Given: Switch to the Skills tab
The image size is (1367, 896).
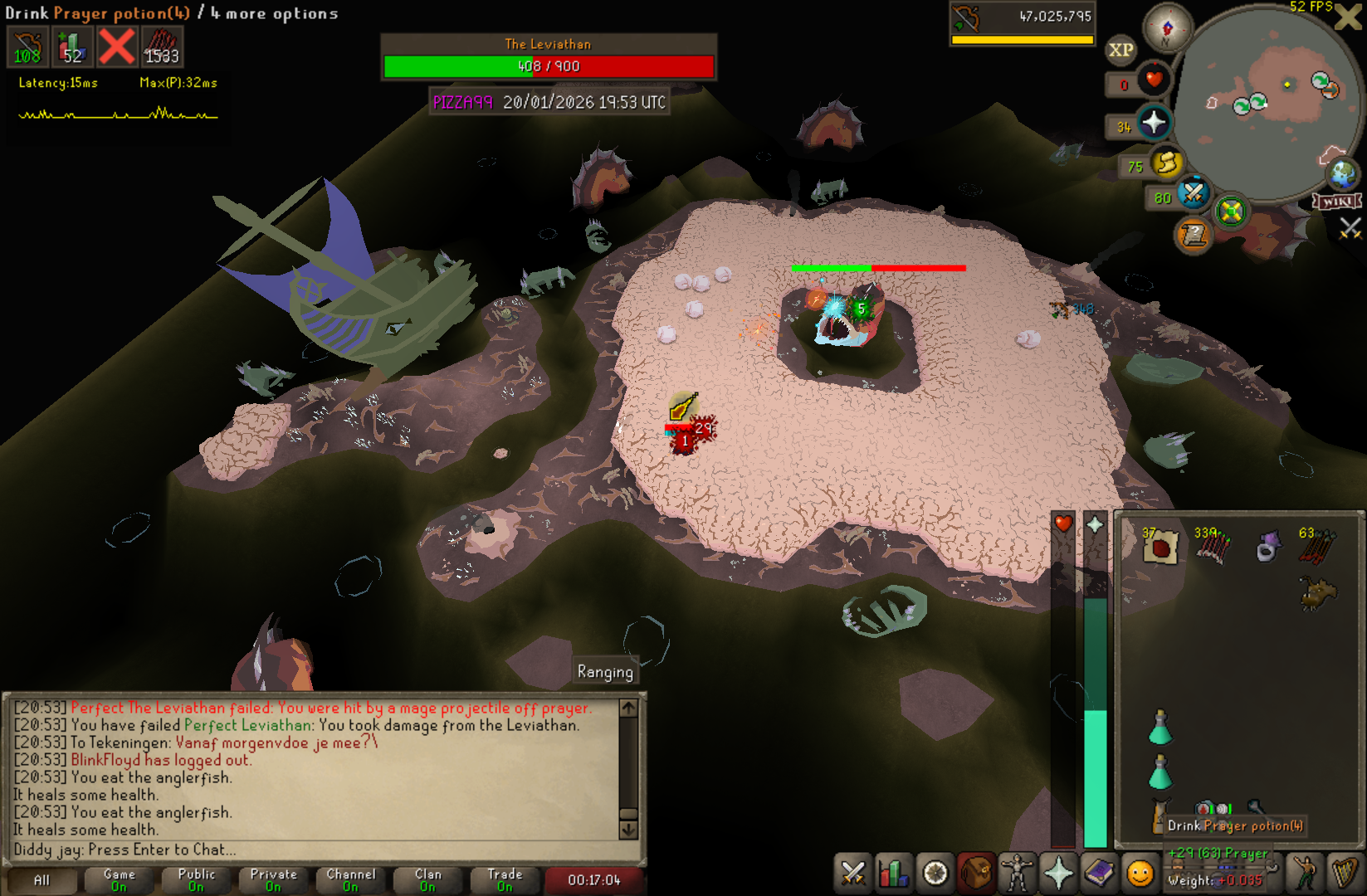Looking at the screenshot, I should 894,874.
